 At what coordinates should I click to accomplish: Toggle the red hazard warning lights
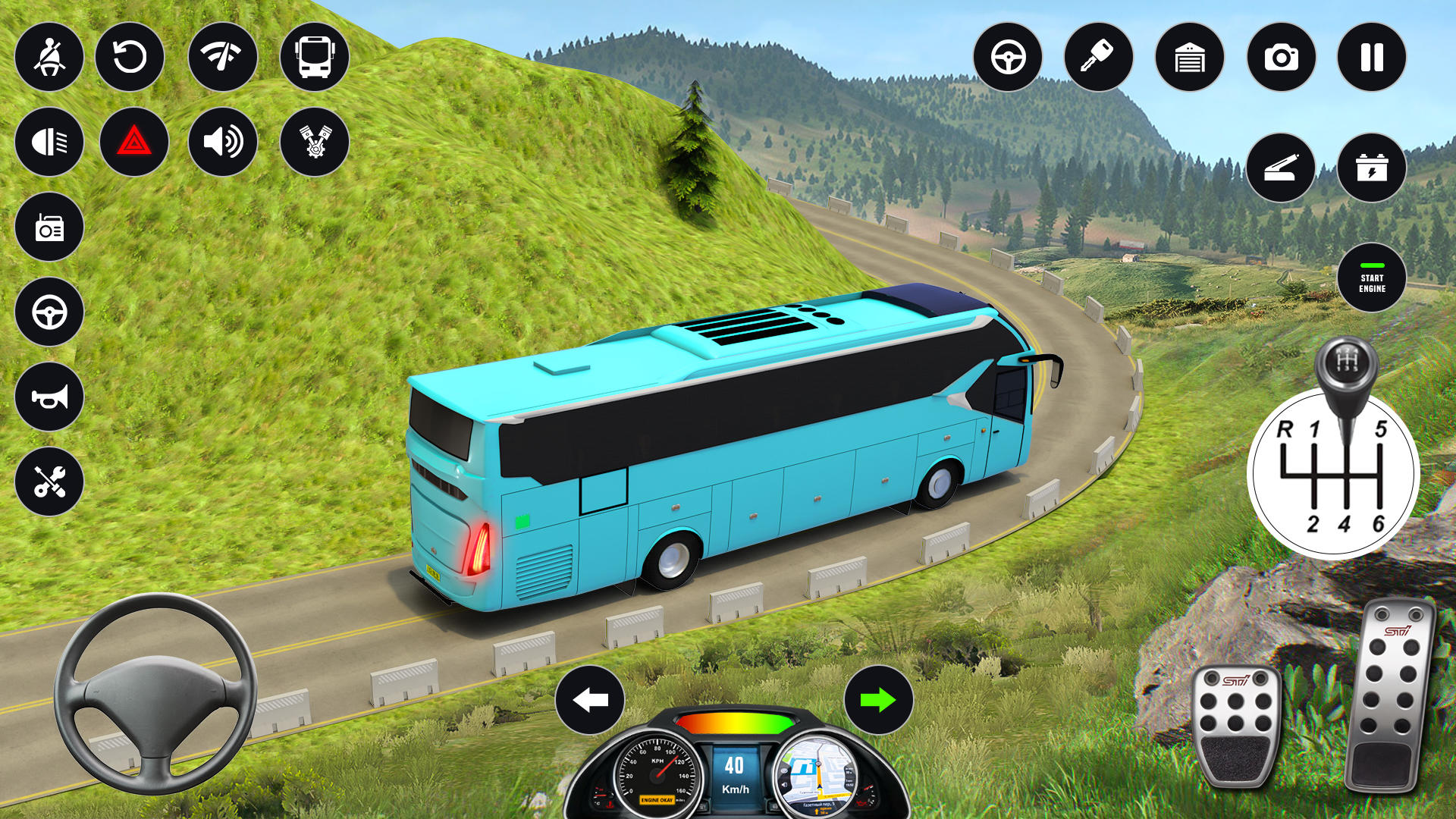[x=134, y=142]
